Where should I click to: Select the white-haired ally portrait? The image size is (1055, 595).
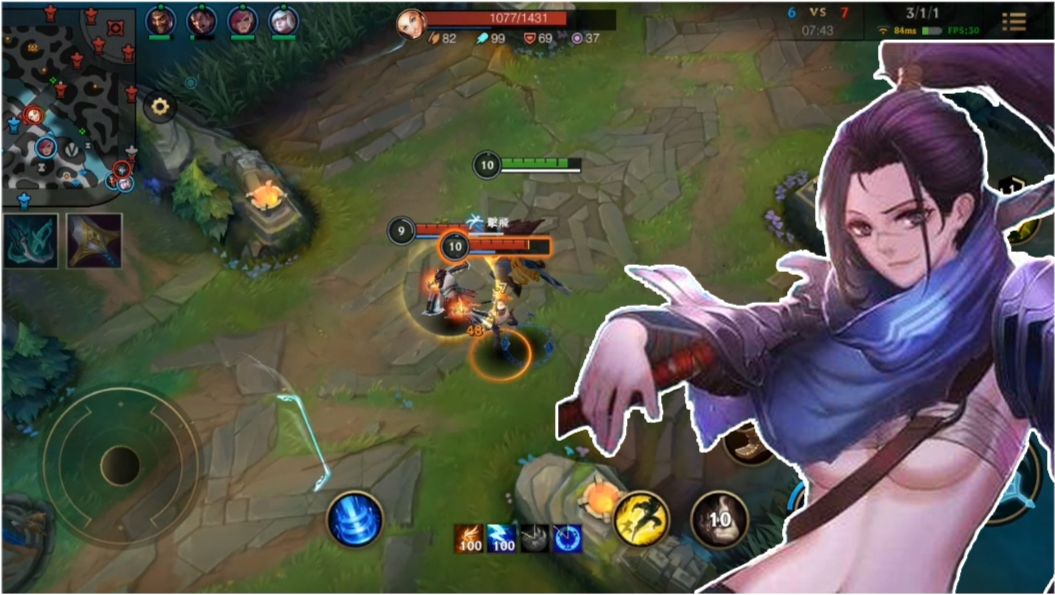(x=283, y=20)
